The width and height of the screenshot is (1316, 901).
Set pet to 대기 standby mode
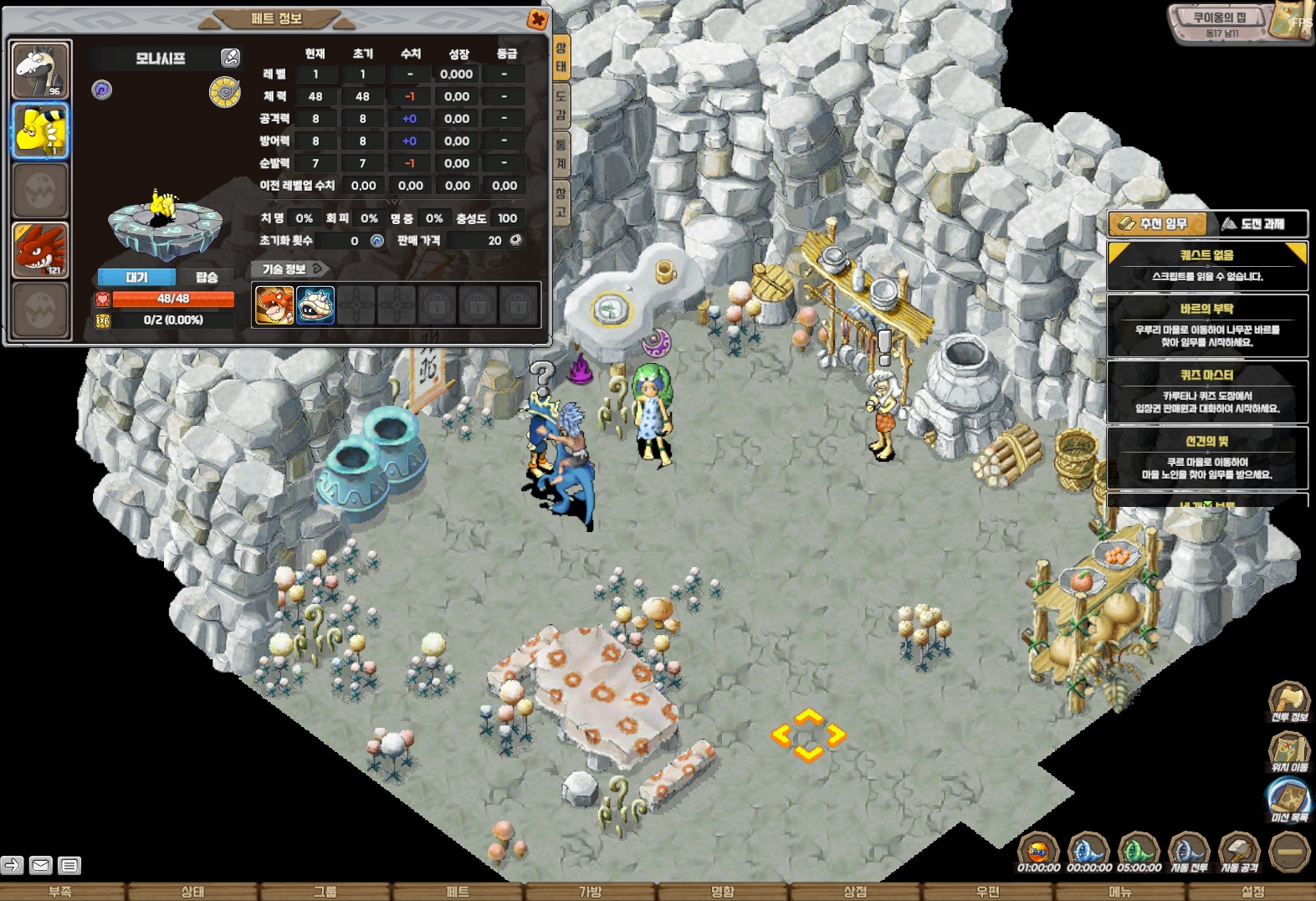(136, 277)
